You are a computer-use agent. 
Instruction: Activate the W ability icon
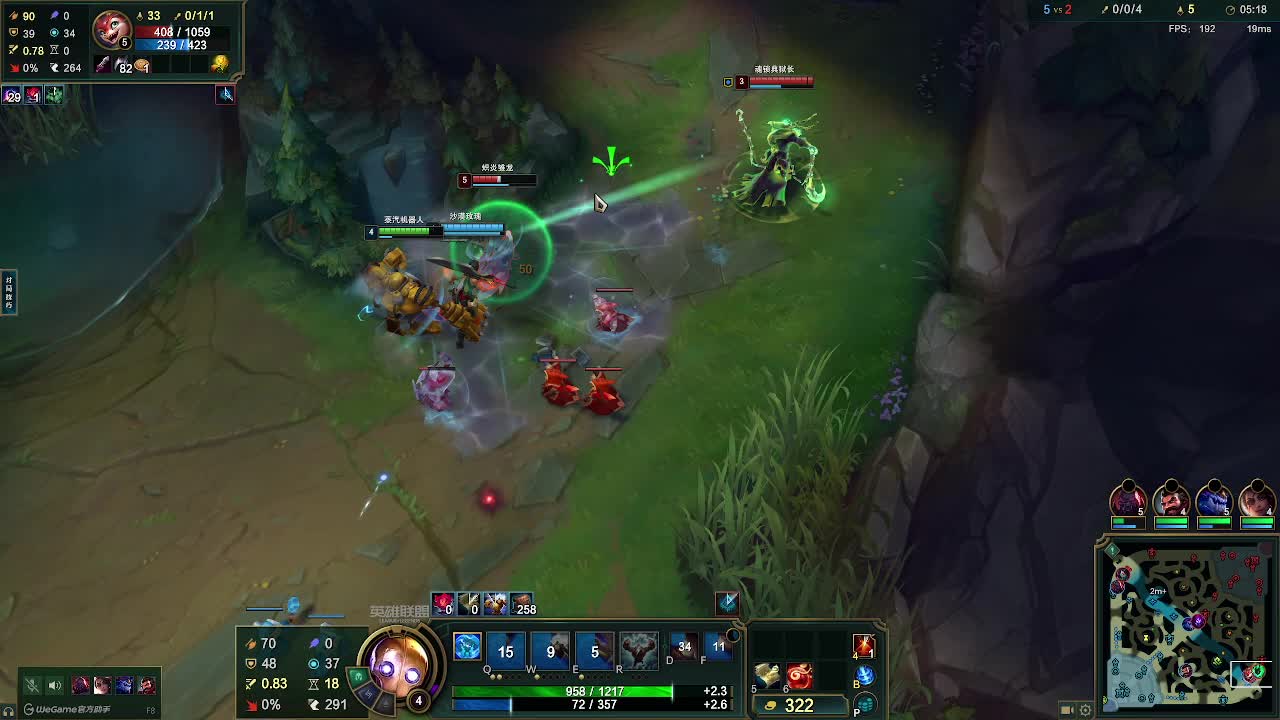[x=550, y=650]
